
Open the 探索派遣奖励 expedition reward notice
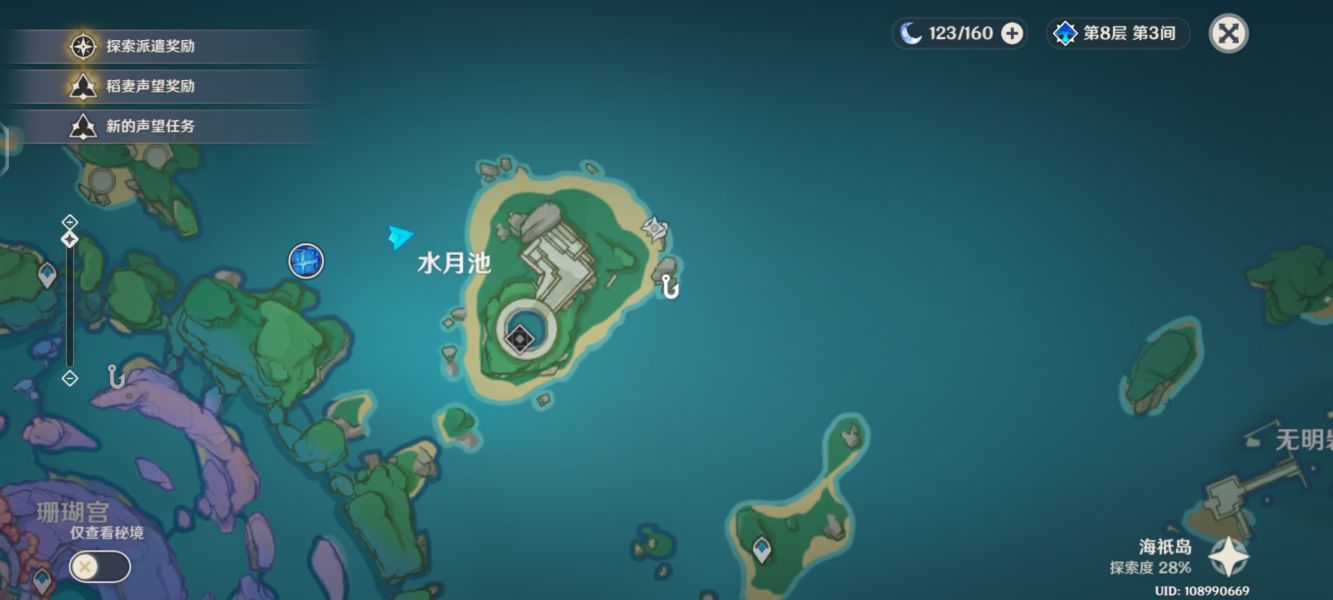click(x=150, y=46)
